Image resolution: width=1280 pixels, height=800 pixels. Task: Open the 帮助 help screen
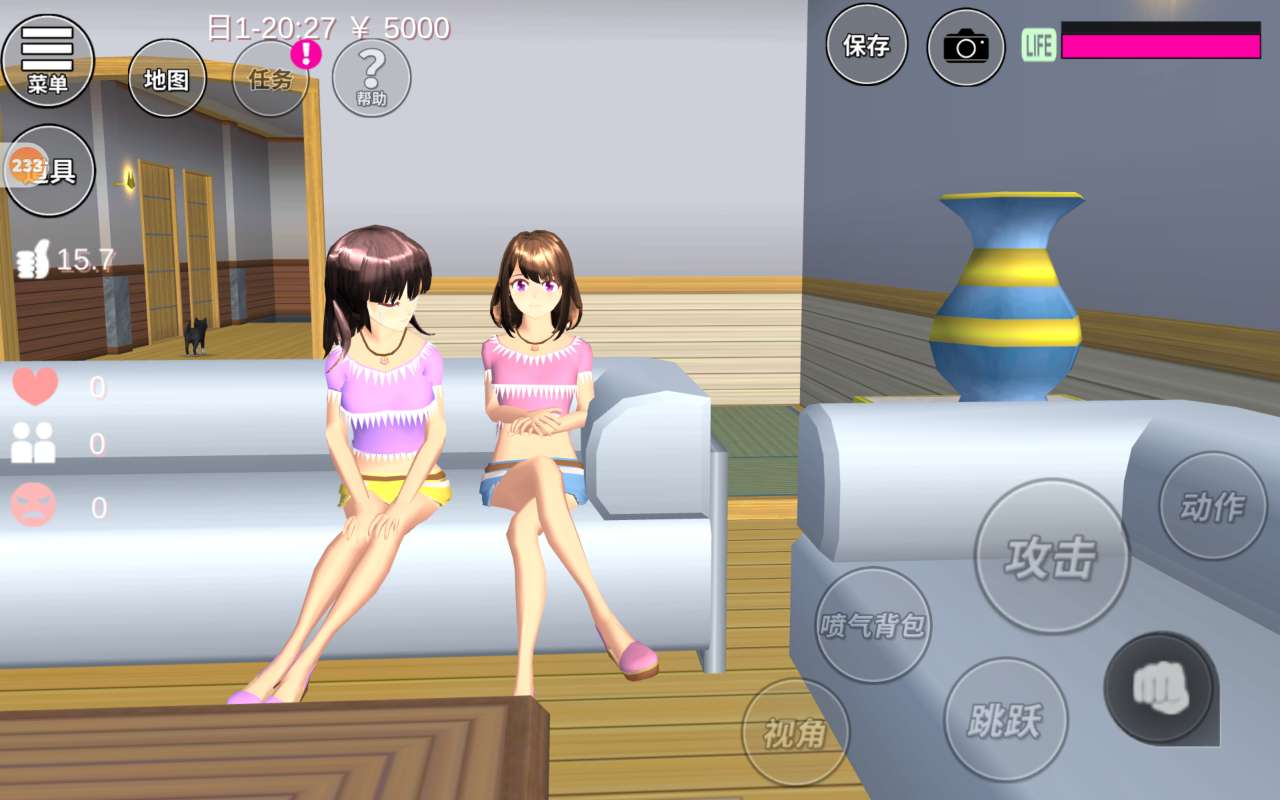[371, 77]
